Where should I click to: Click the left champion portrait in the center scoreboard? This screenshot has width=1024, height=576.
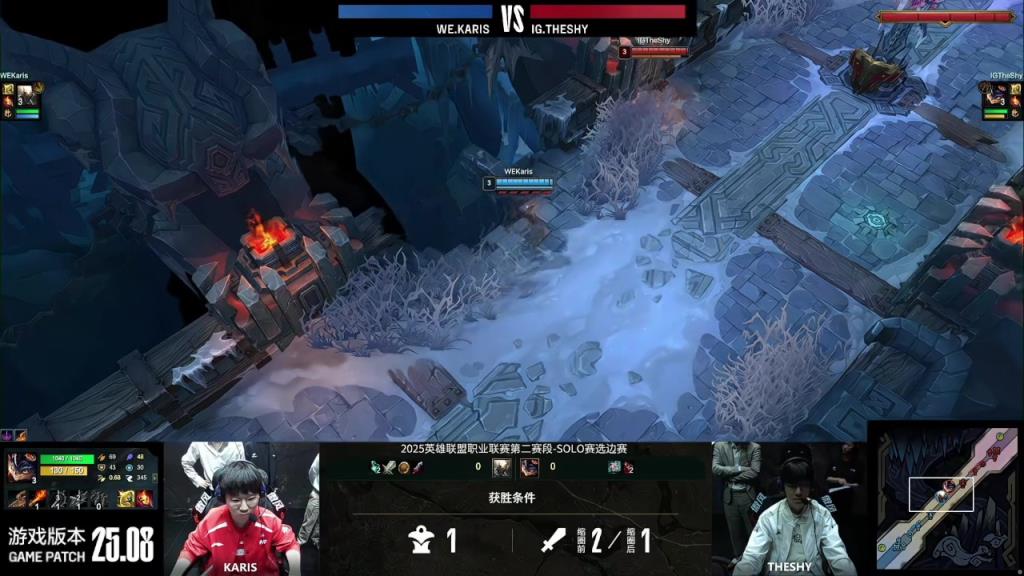(502, 467)
